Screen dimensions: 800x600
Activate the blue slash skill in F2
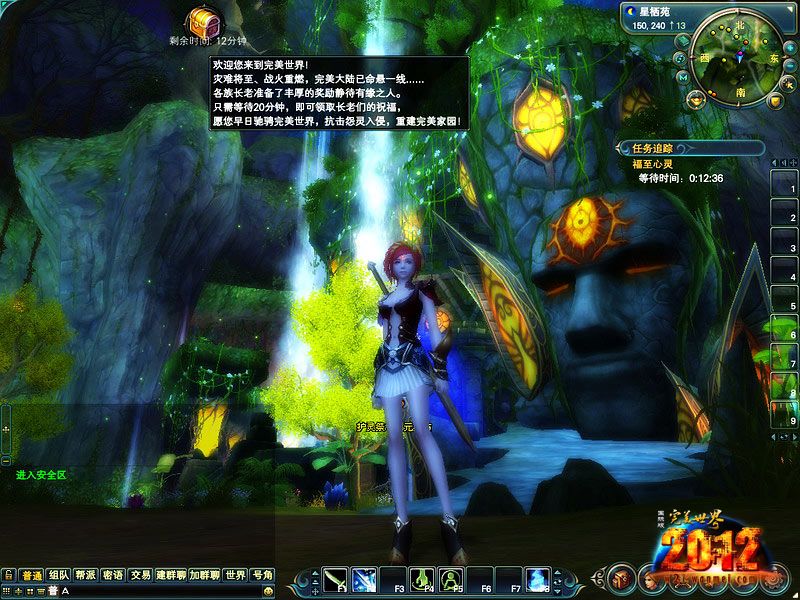click(x=364, y=578)
